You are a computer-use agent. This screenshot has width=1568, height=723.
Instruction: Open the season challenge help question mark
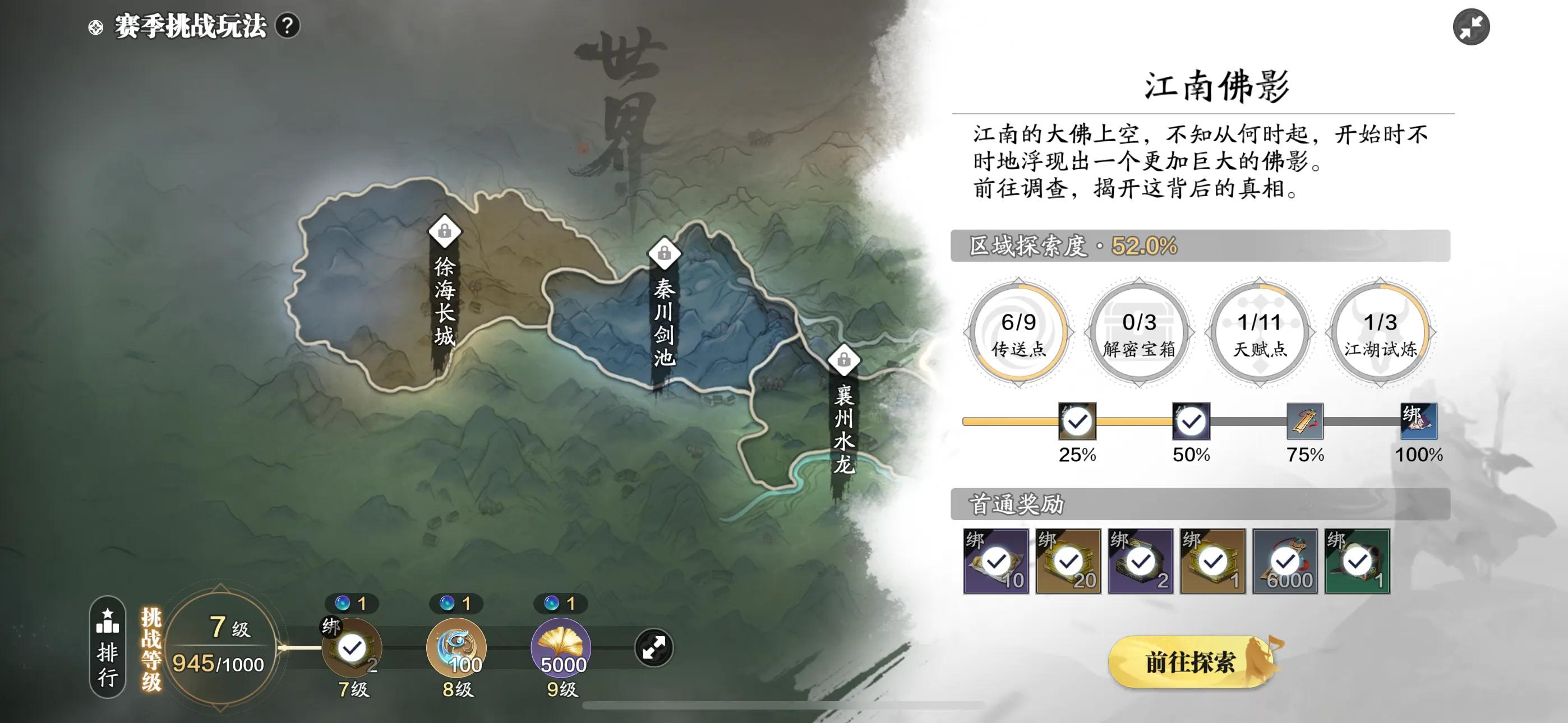click(287, 26)
